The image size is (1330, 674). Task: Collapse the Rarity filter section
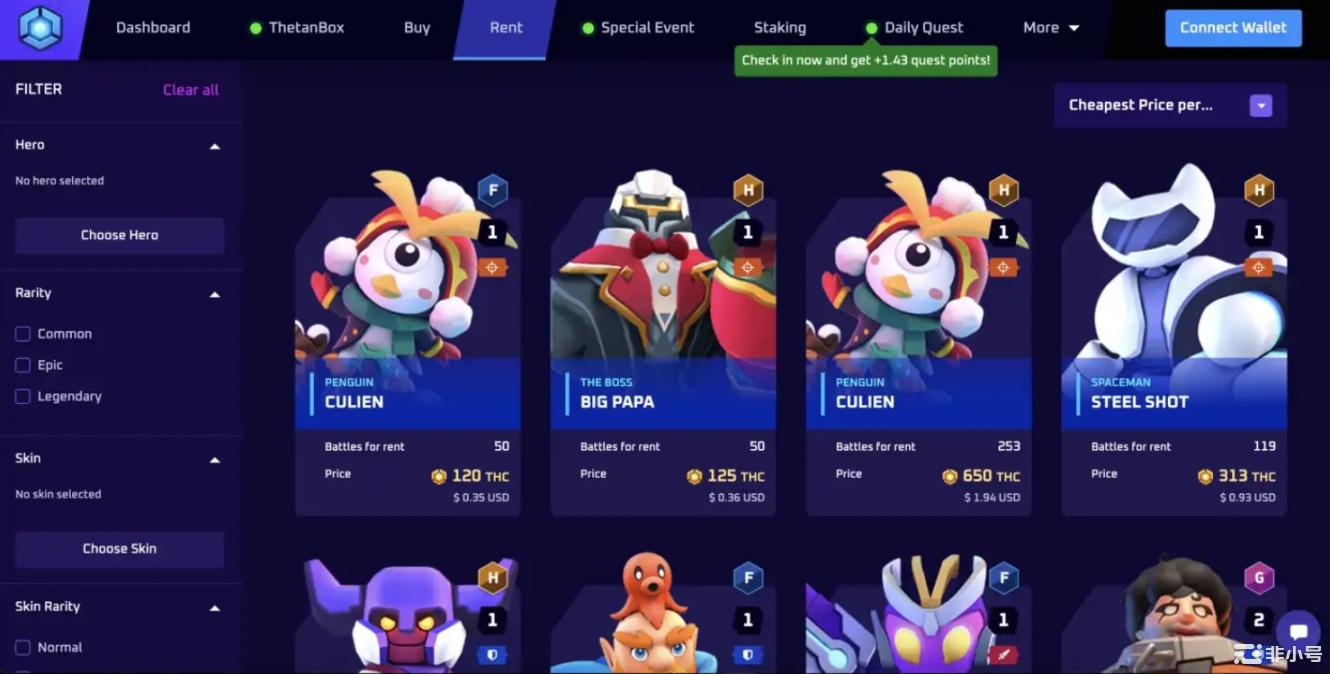[214, 294]
